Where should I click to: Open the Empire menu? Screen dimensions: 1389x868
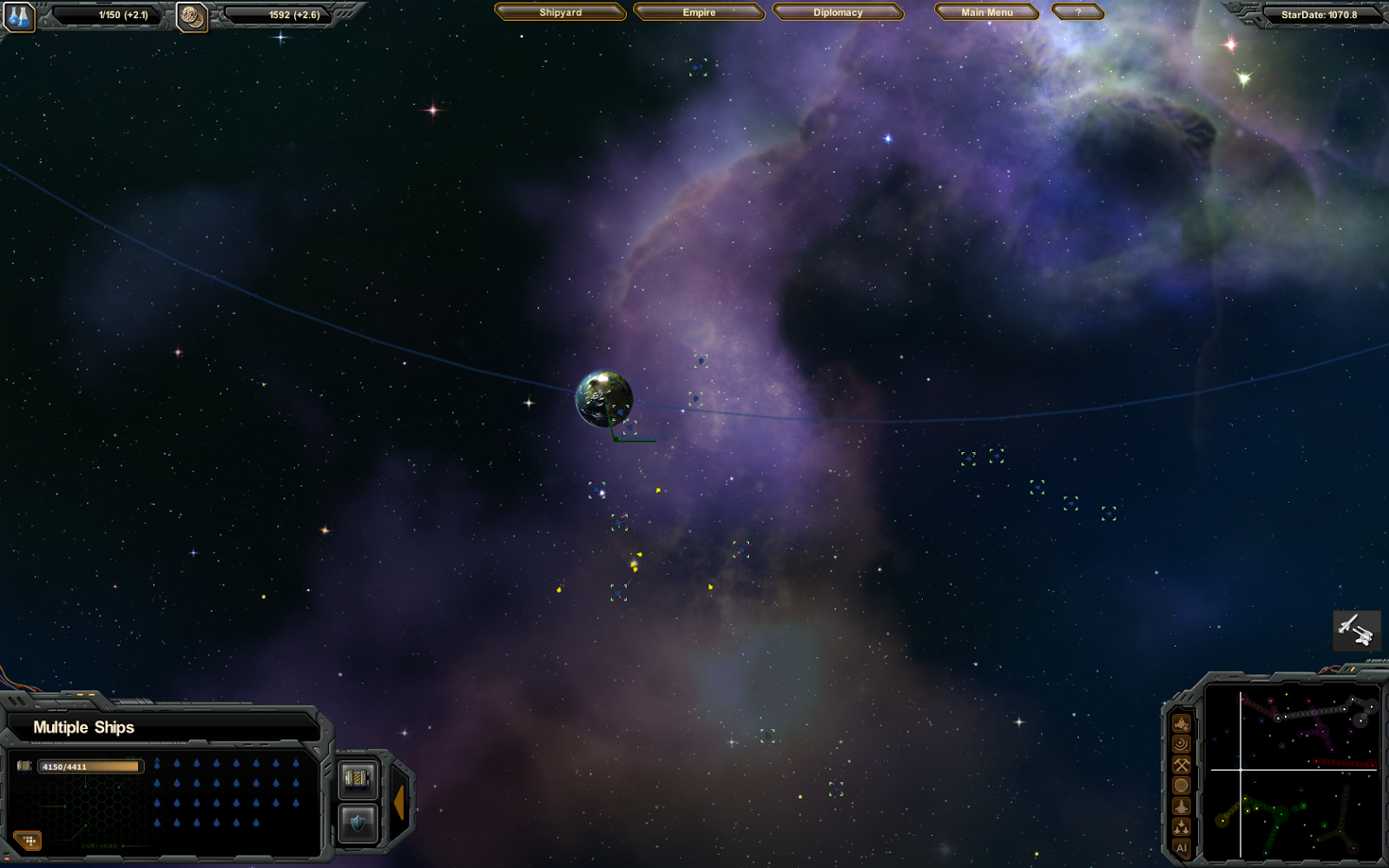699,12
